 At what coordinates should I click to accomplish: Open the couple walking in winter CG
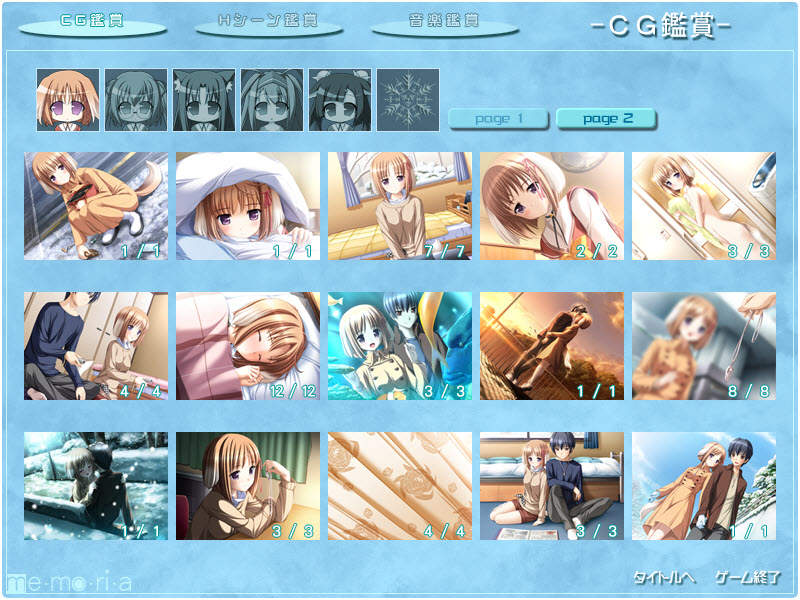click(x=704, y=486)
